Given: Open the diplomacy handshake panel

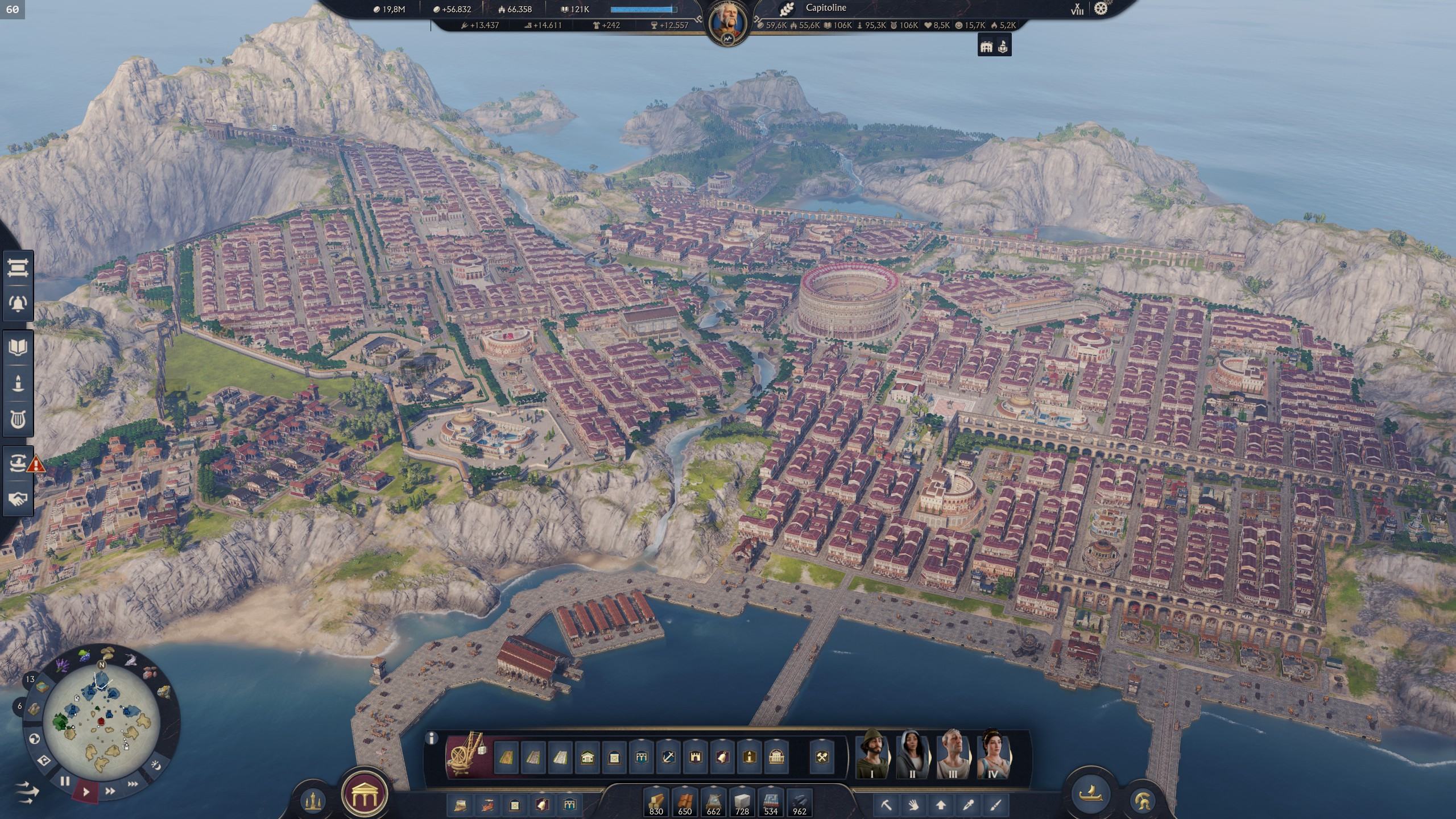Looking at the screenshot, I should [17, 499].
